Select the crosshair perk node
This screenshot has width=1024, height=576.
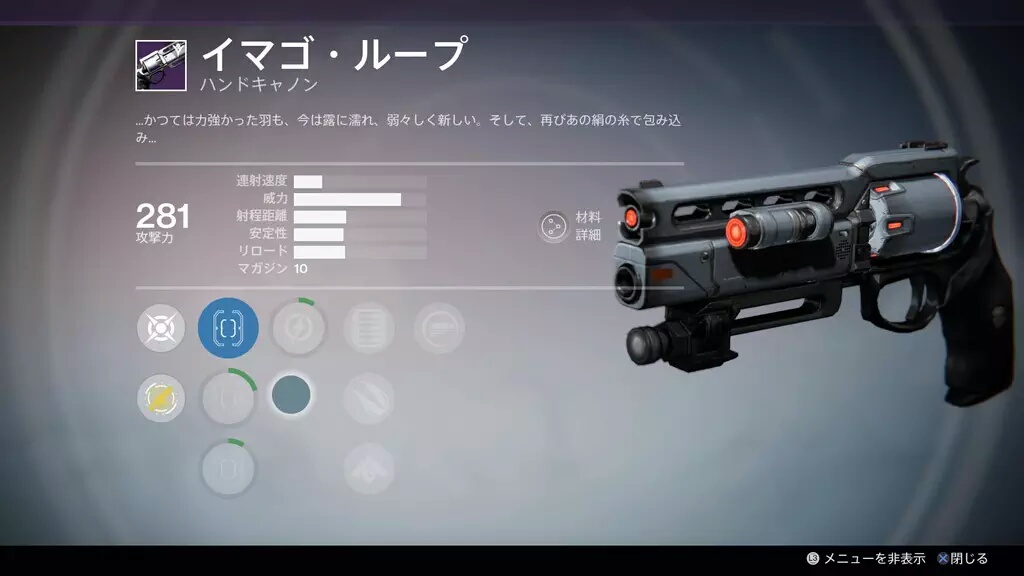click(x=161, y=328)
